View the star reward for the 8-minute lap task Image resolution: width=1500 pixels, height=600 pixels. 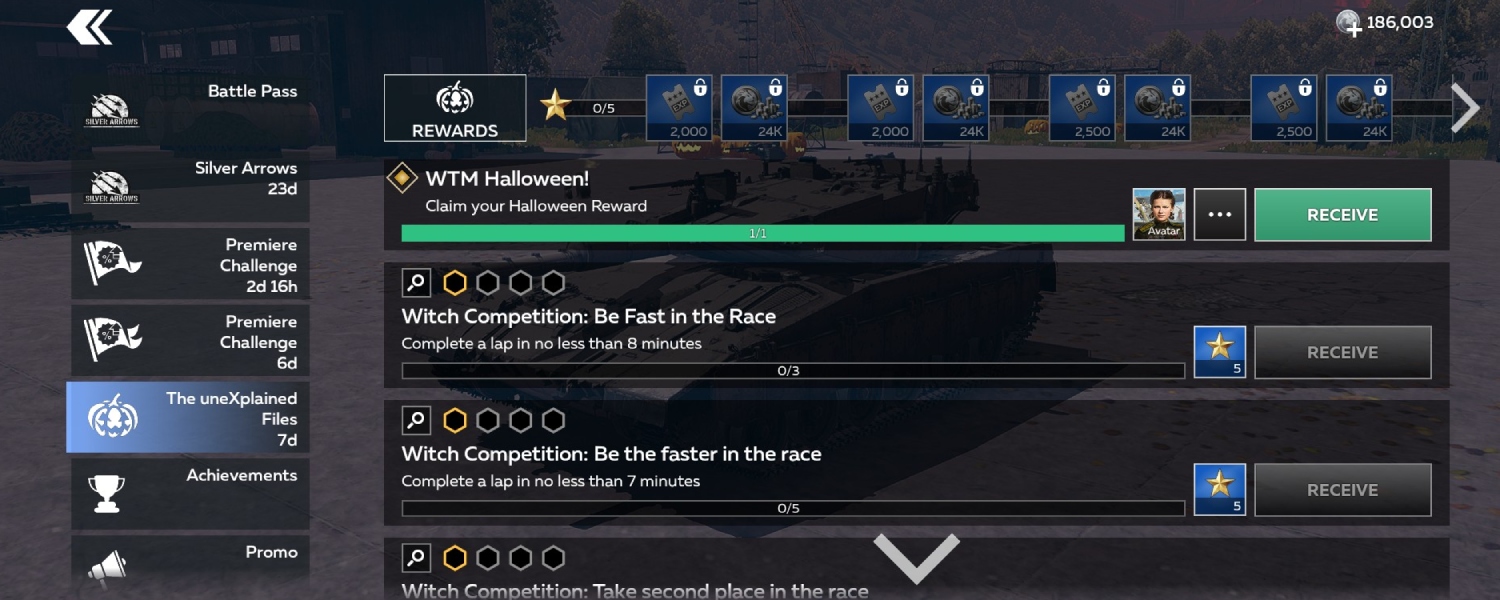tap(1219, 352)
